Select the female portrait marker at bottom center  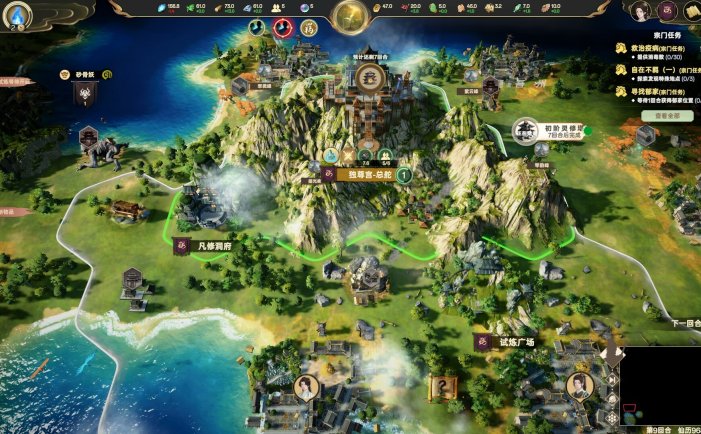coord(306,387)
